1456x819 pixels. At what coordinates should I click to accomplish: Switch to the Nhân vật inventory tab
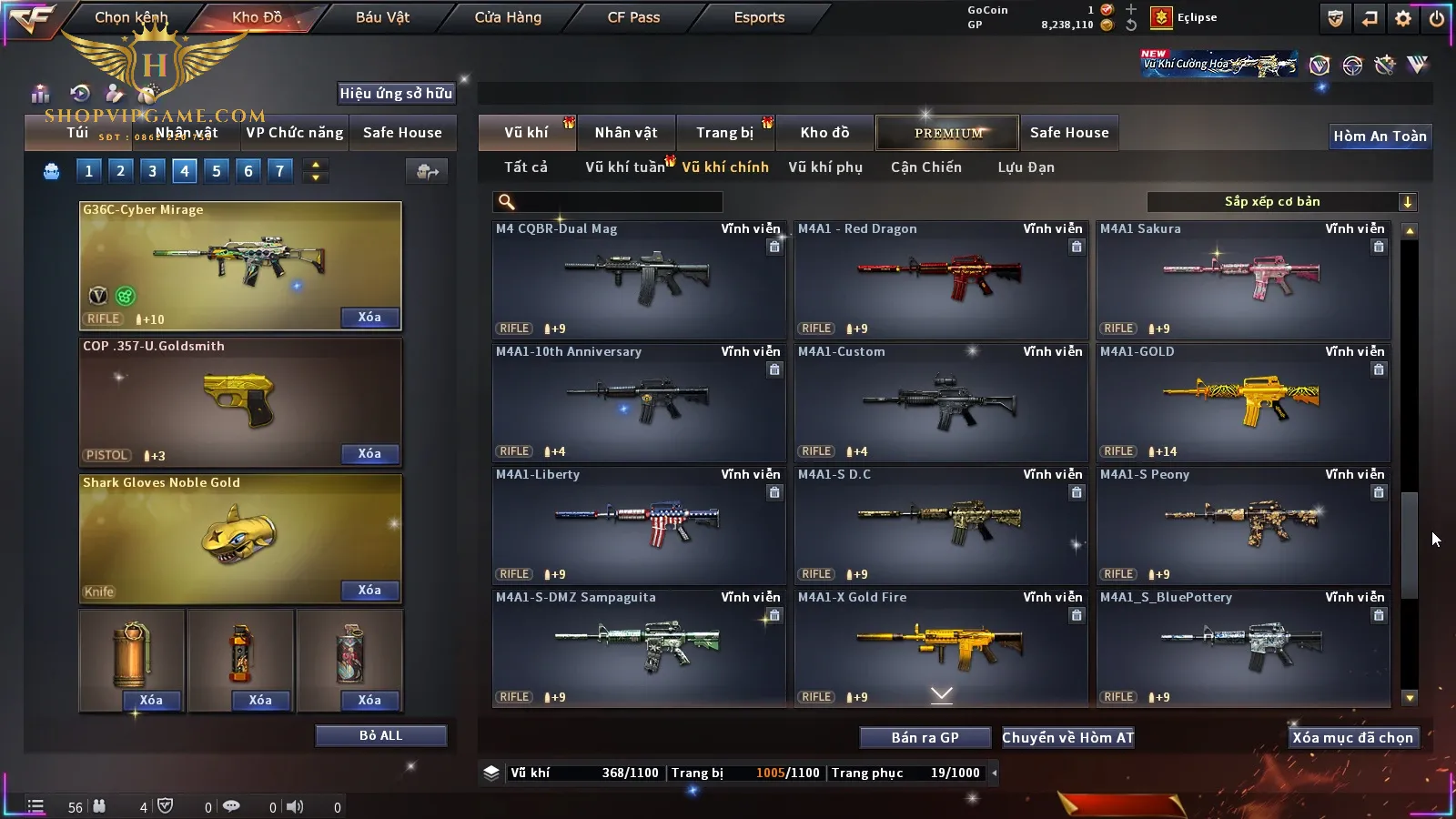point(626,133)
